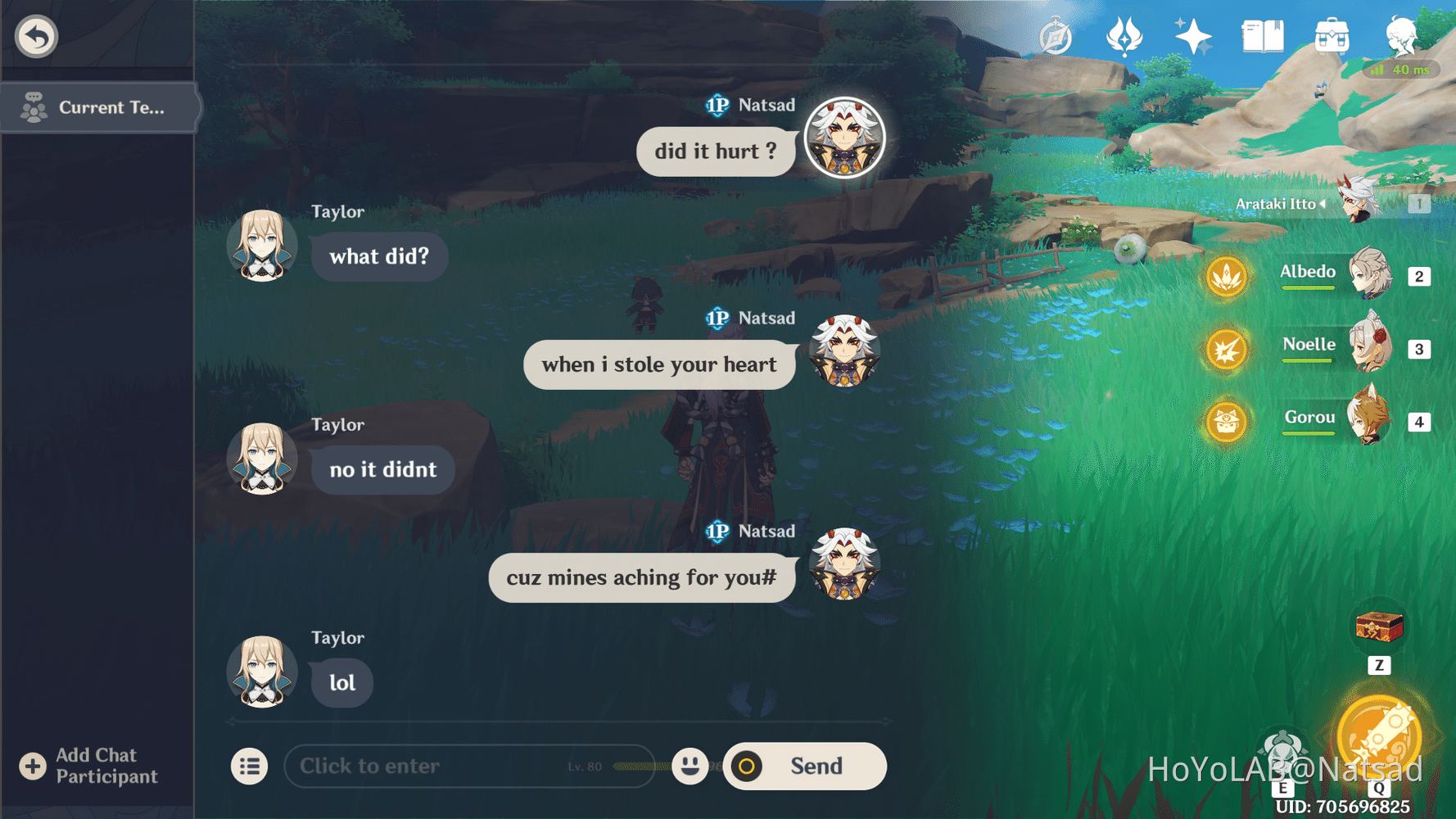Open the Inventory backpack icon
The width and height of the screenshot is (1456, 819).
pyautogui.click(x=1332, y=34)
